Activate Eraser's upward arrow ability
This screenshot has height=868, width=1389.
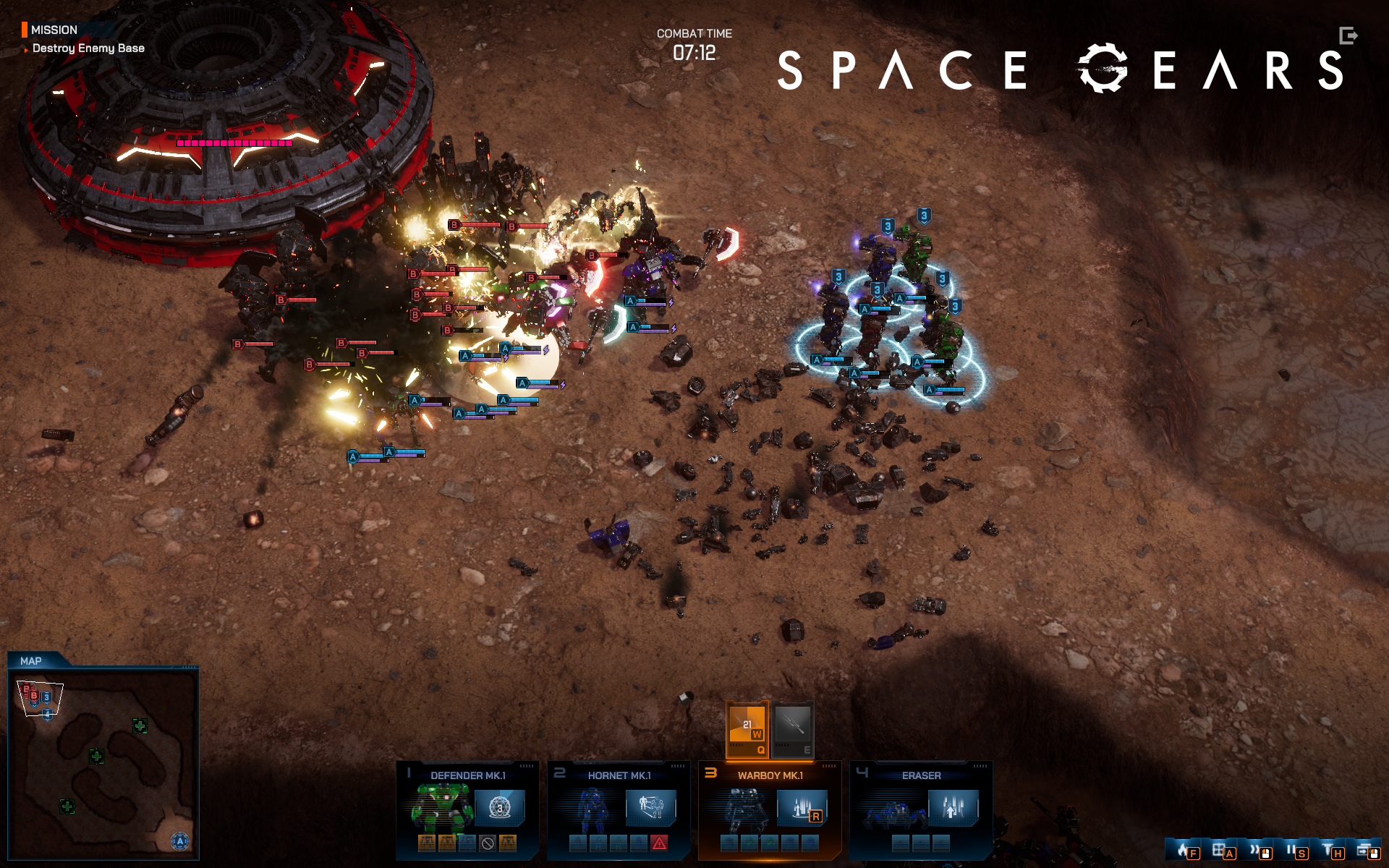pyautogui.click(x=953, y=807)
